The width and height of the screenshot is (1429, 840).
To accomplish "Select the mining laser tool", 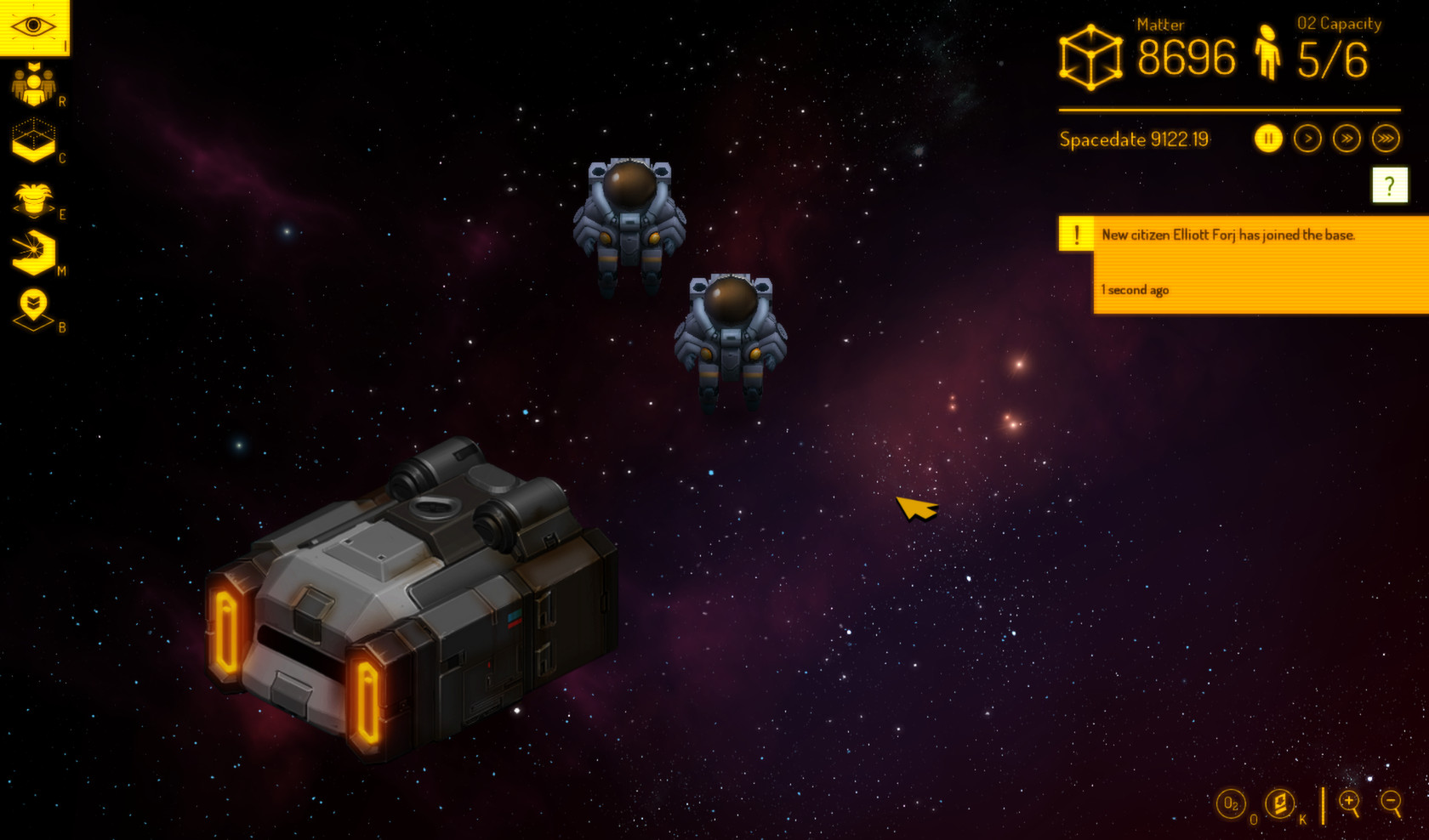I will point(32,253).
